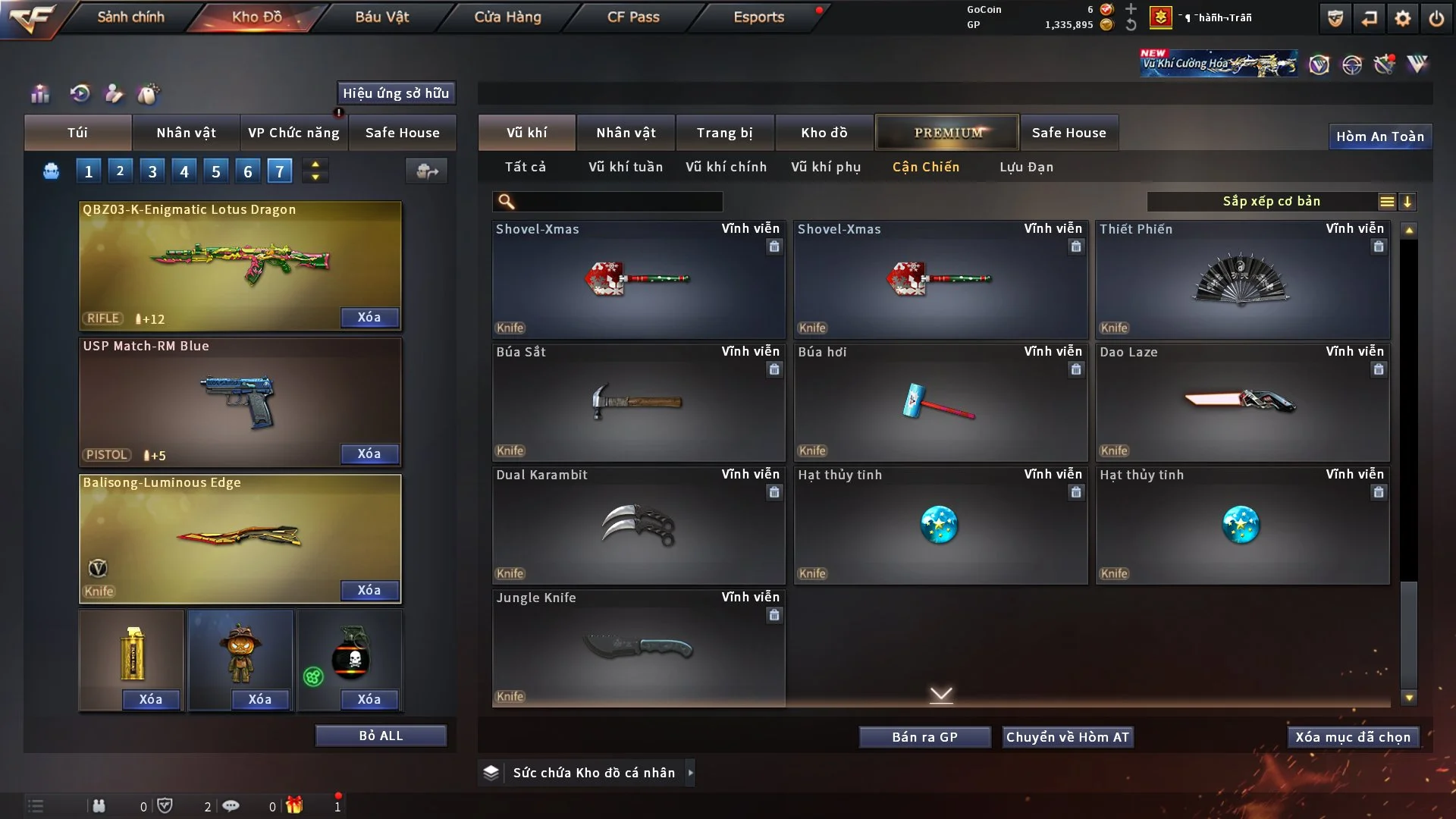Viewport: 1456px width, 819px height.
Task: Open the Cửa Hàng shop menu
Action: pyautogui.click(x=507, y=17)
